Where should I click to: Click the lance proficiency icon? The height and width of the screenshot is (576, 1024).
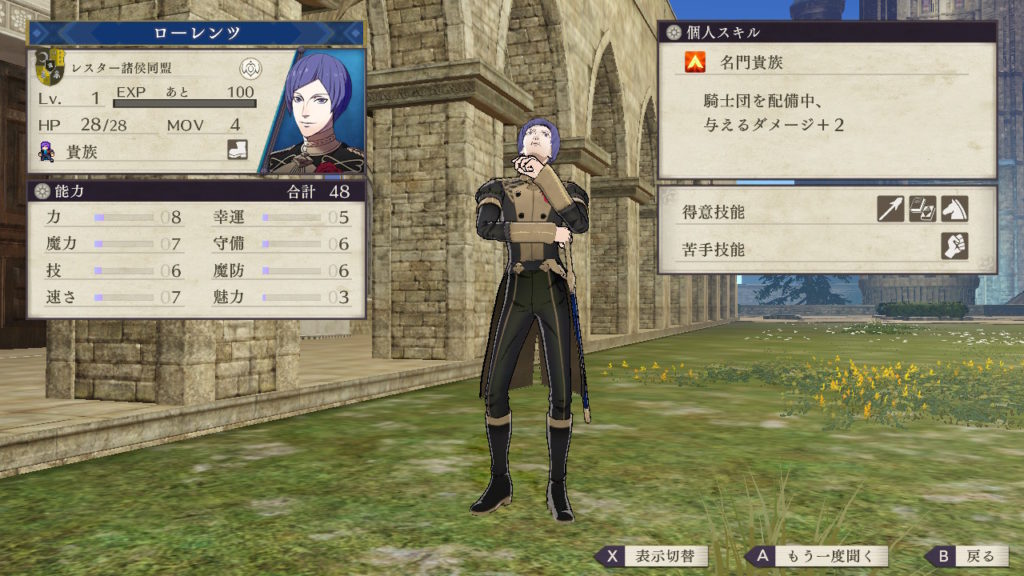pyautogui.click(x=890, y=208)
